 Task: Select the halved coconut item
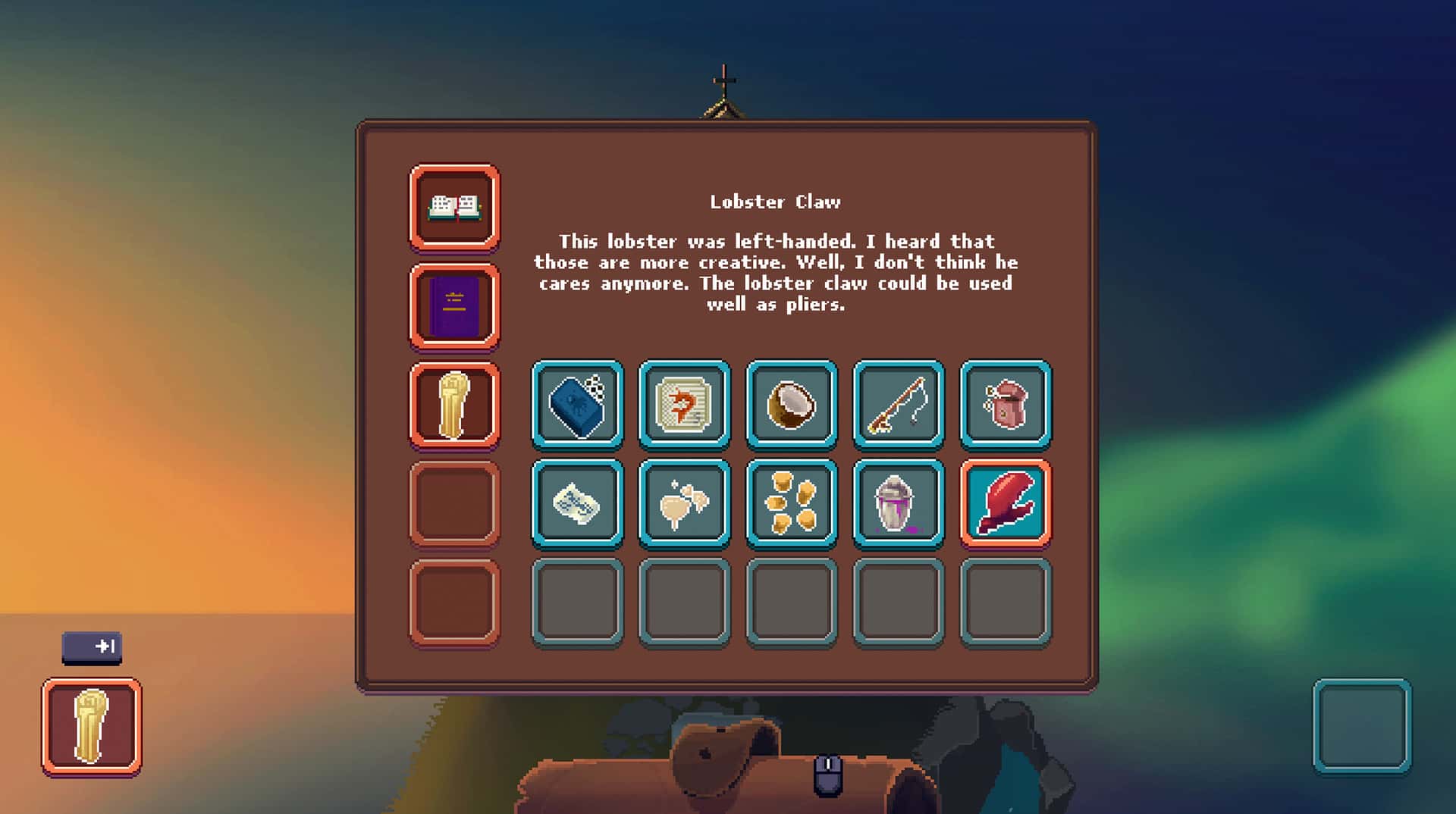tap(791, 404)
